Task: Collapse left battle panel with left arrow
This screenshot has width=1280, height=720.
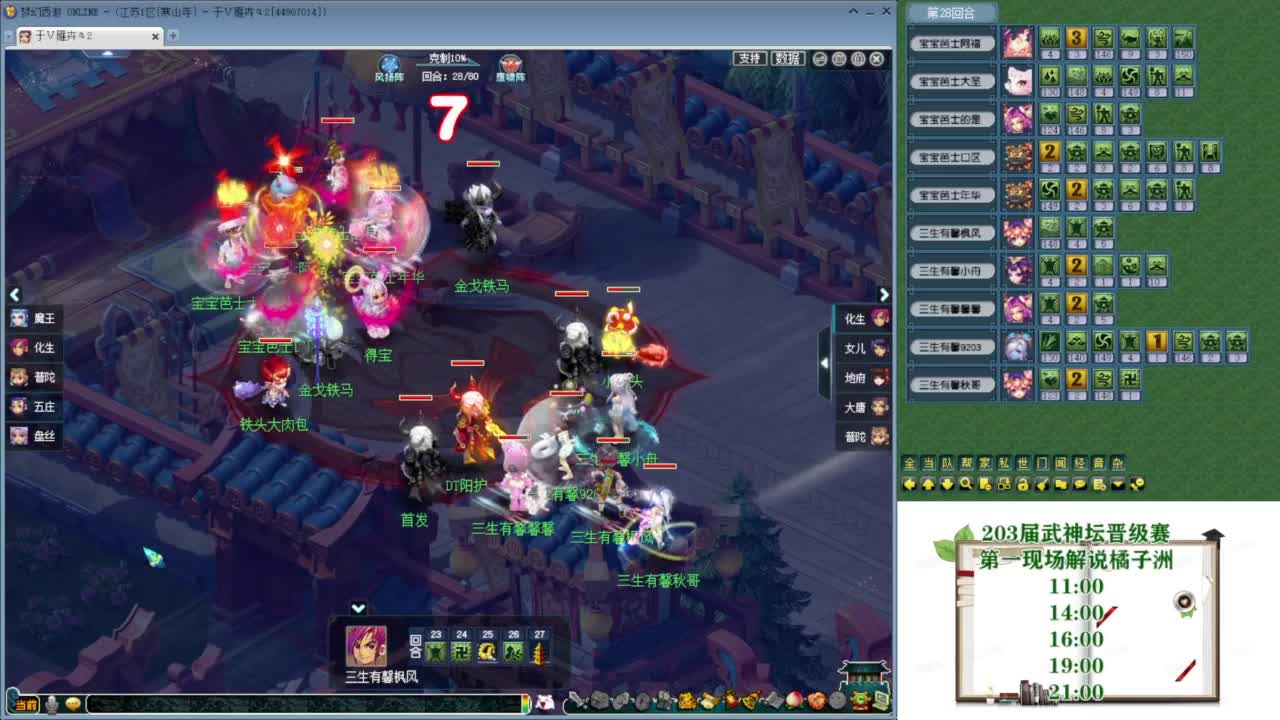Action: pyautogui.click(x=15, y=295)
